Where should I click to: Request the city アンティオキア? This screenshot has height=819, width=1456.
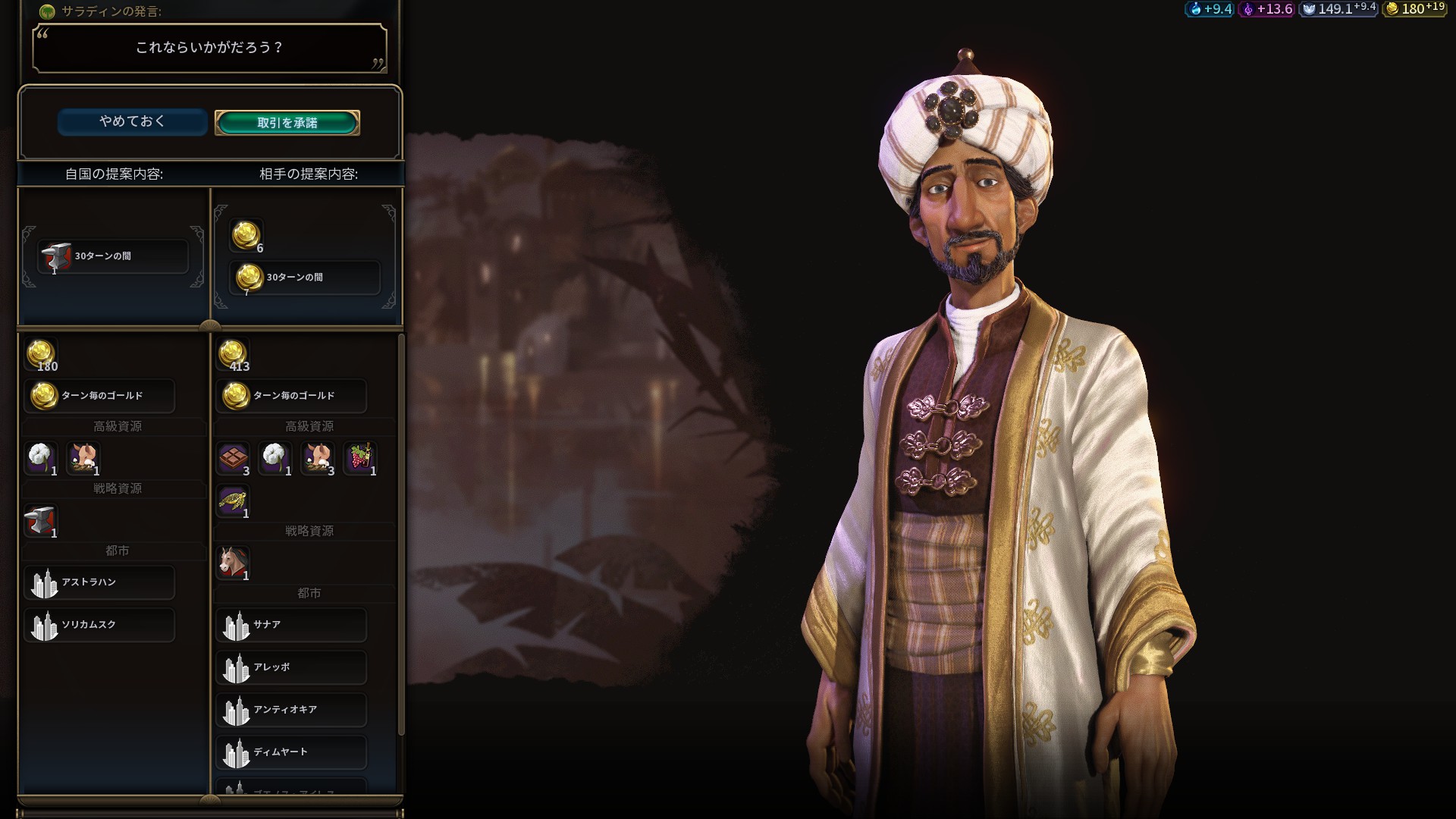click(x=291, y=710)
